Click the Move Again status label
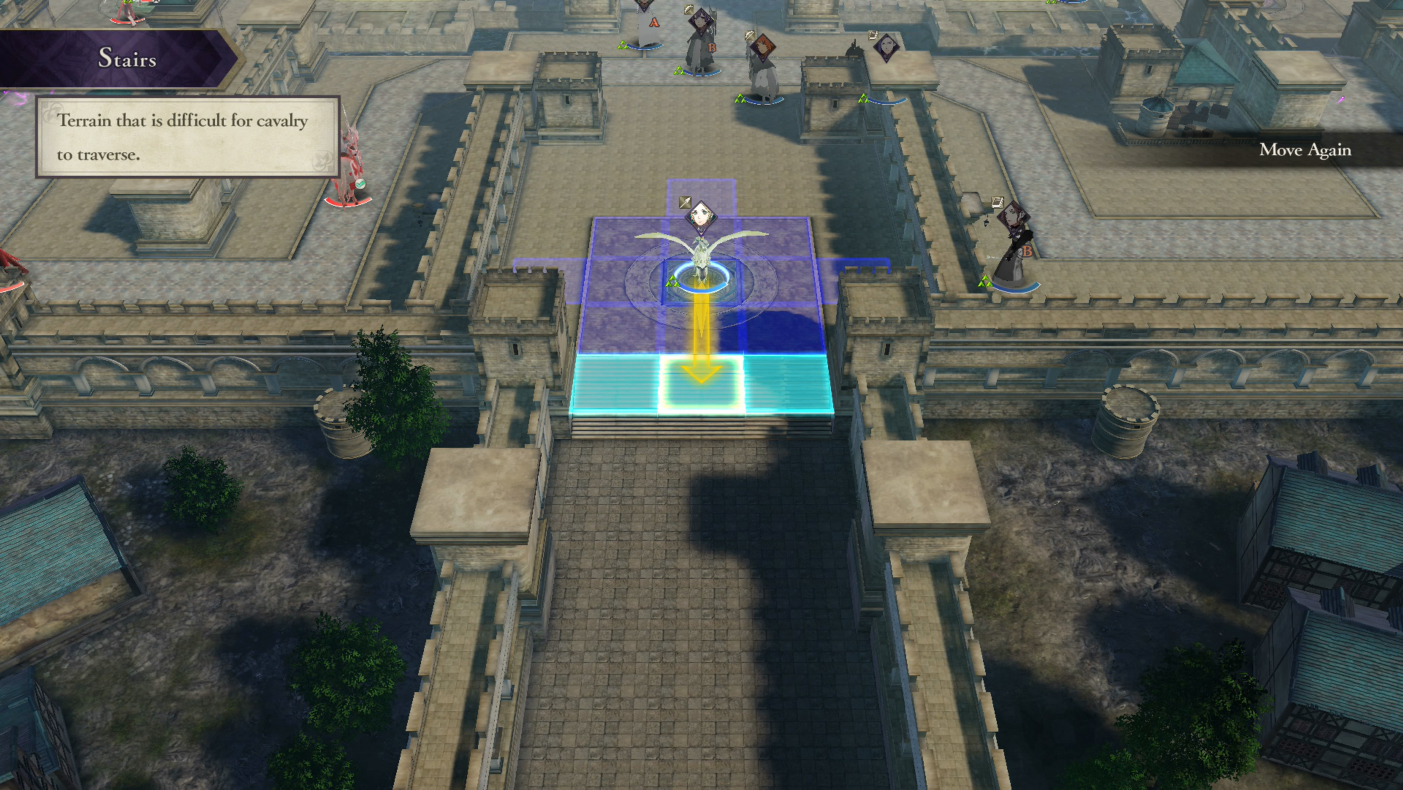The height and width of the screenshot is (790, 1403). [x=1304, y=150]
